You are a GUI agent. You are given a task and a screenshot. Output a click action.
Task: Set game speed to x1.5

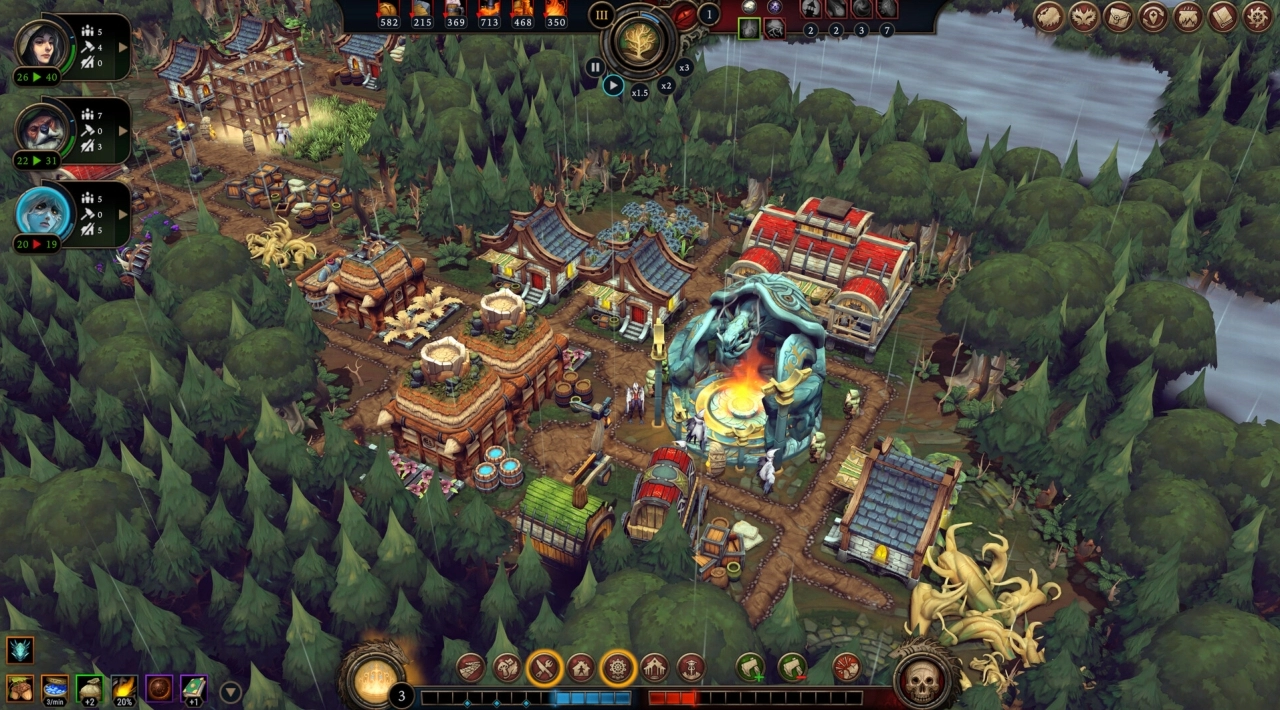click(640, 92)
